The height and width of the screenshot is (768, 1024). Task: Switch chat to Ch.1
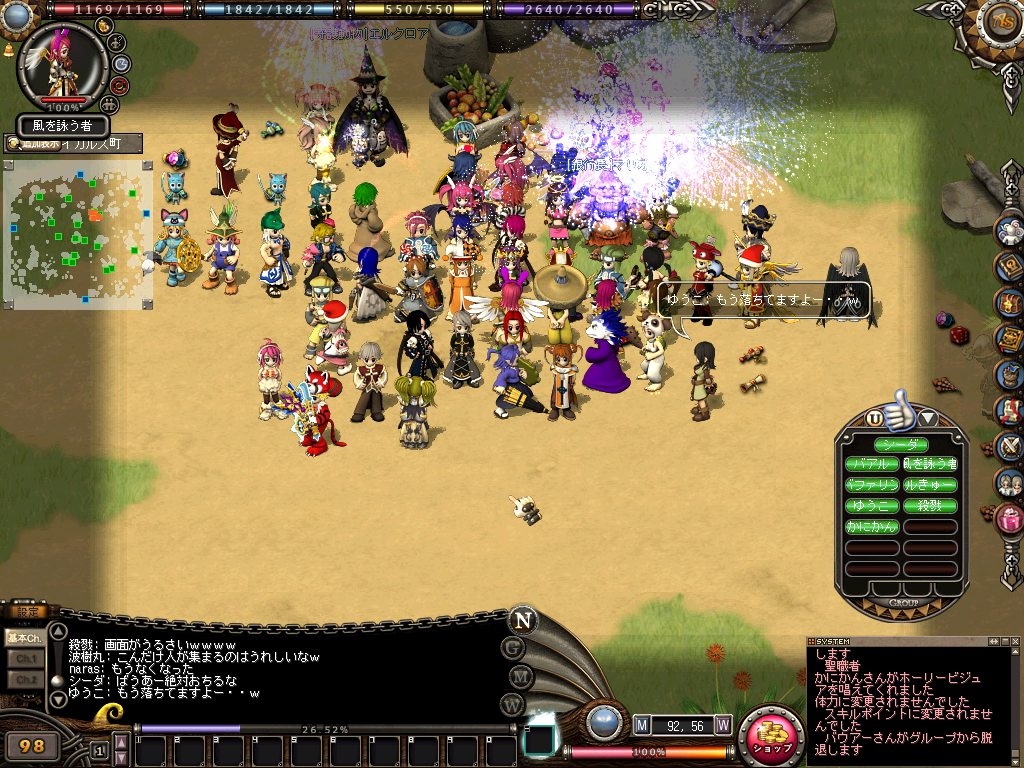tap(24, 658)
